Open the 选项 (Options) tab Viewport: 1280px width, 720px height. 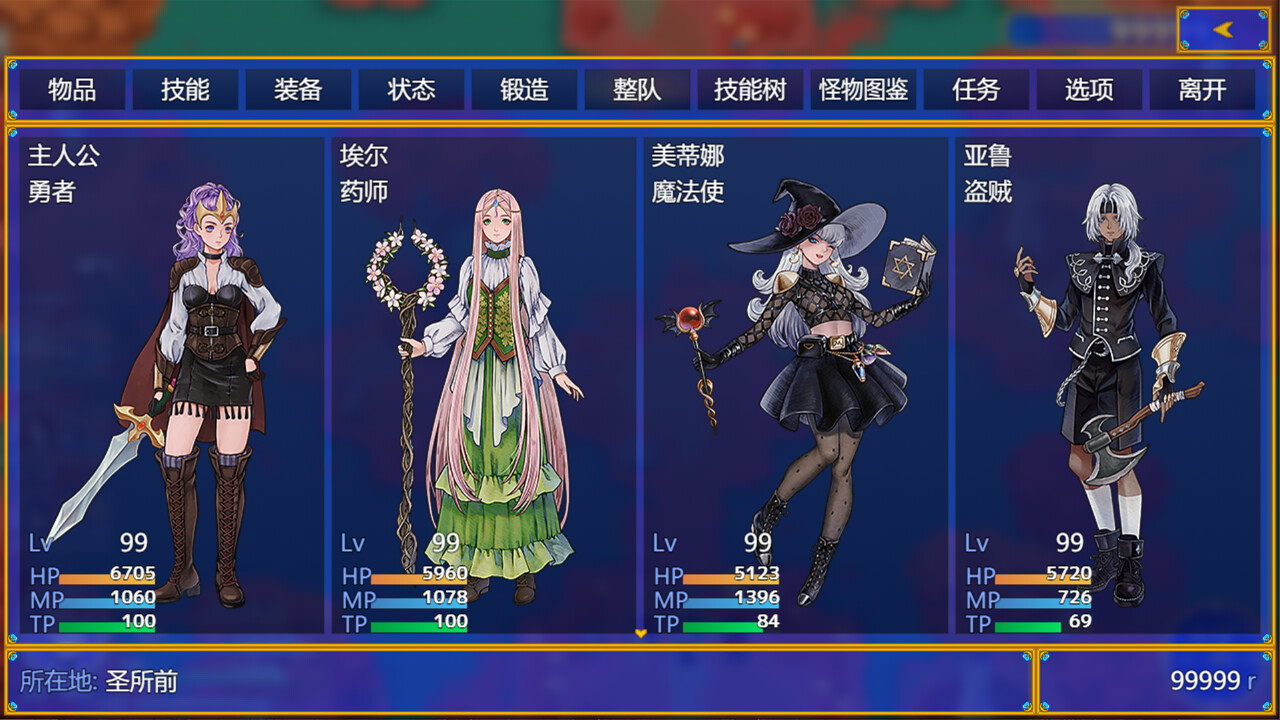tap(1090, 89)
